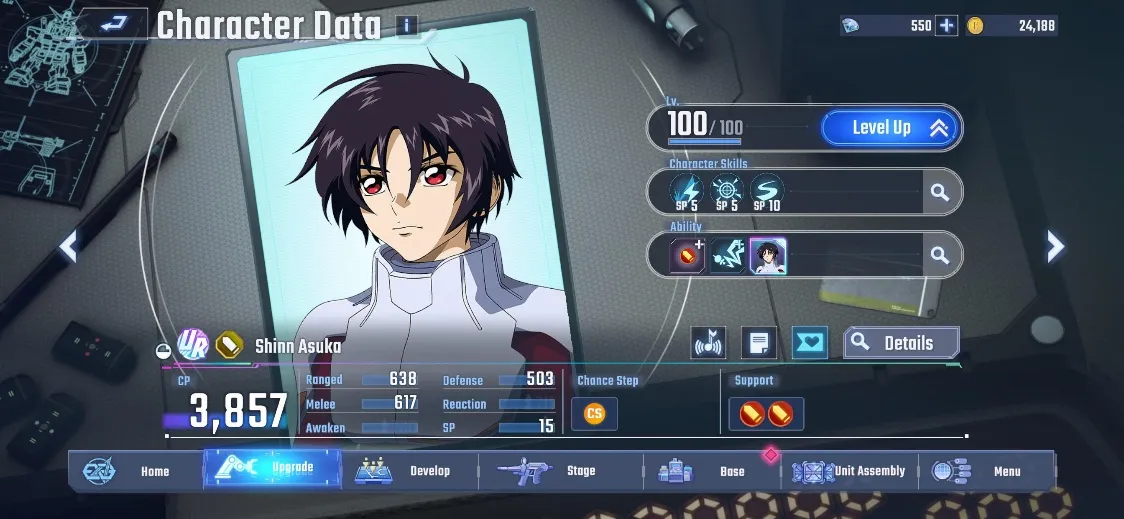Image resolution: width=1124 pixels, height=519 pixels.
Task: Open the character Details panel
Action: [901, 343]
